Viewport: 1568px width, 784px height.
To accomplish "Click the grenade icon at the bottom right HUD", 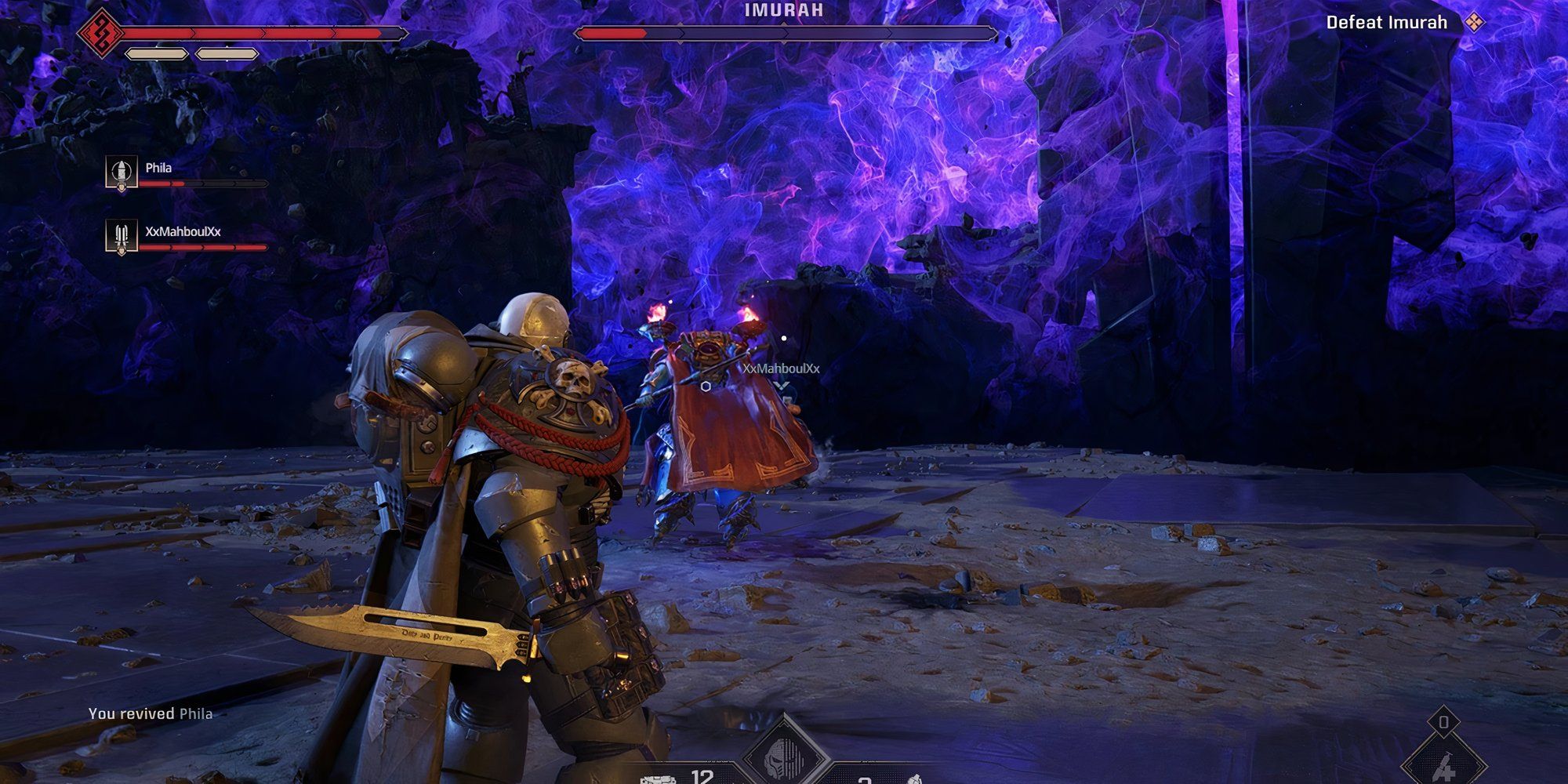I will pyautogui.click(x=914, y=779).
